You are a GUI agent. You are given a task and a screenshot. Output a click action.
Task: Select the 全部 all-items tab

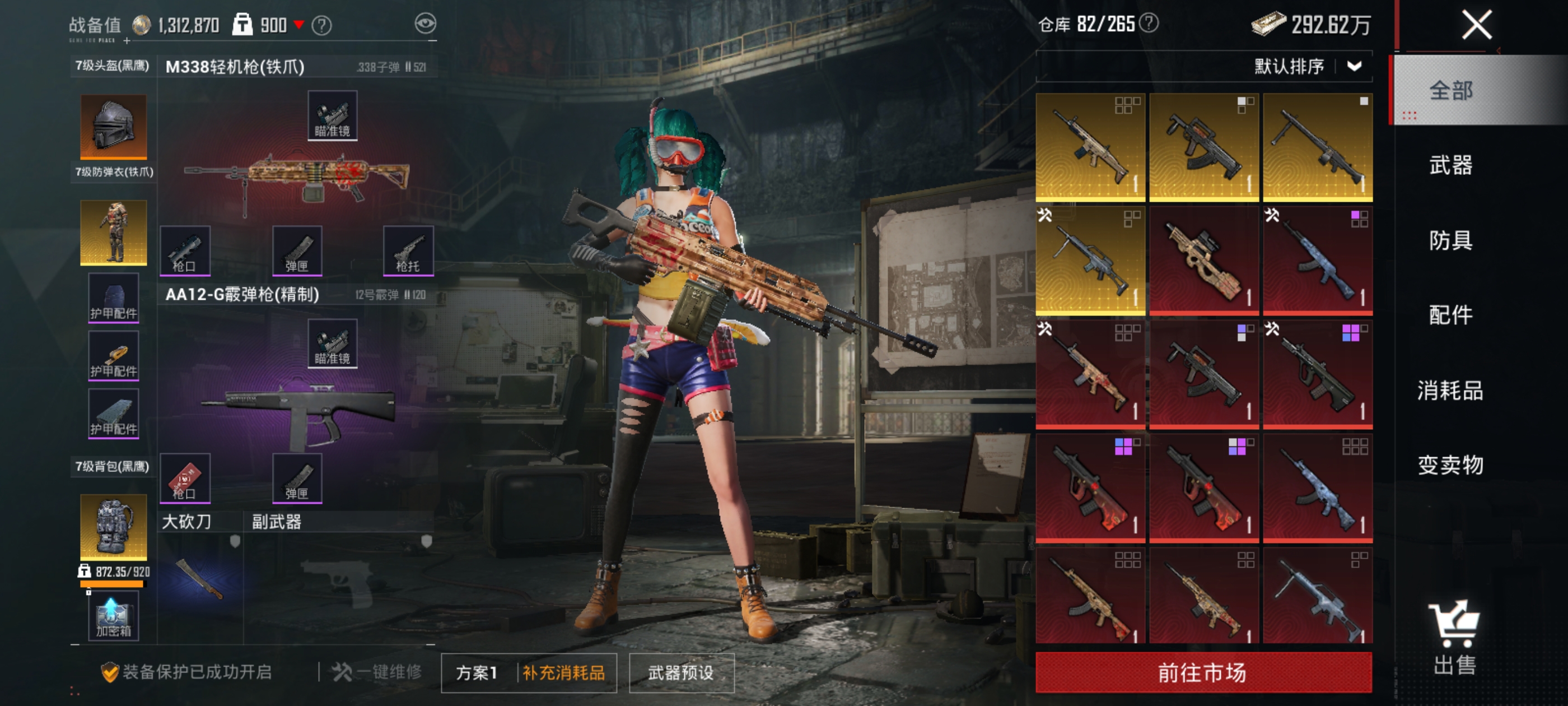click(1450, 90)
